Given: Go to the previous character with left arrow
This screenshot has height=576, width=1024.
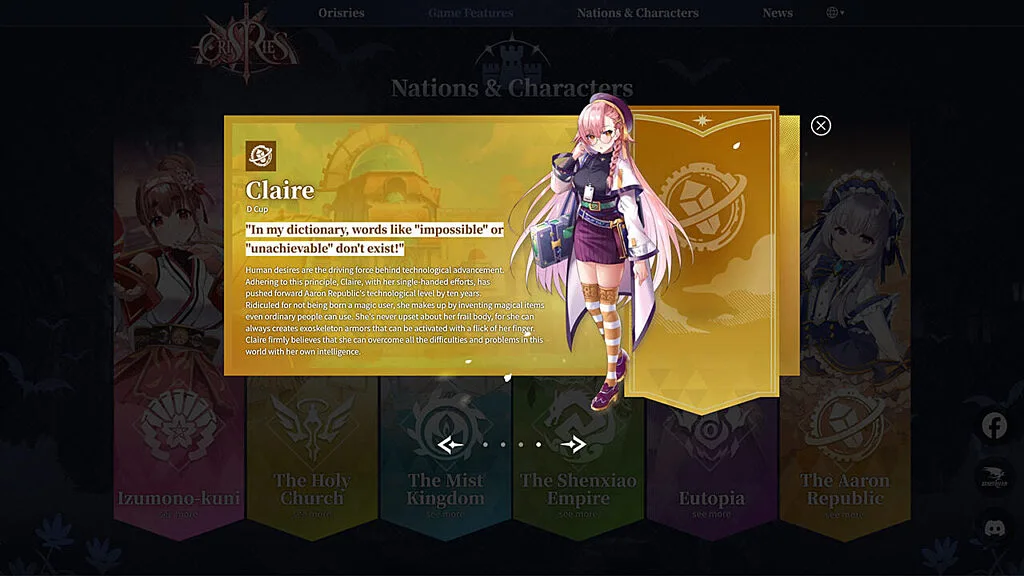Looking at the screenshot, I should pyautogui.click(x=450, y=444).
